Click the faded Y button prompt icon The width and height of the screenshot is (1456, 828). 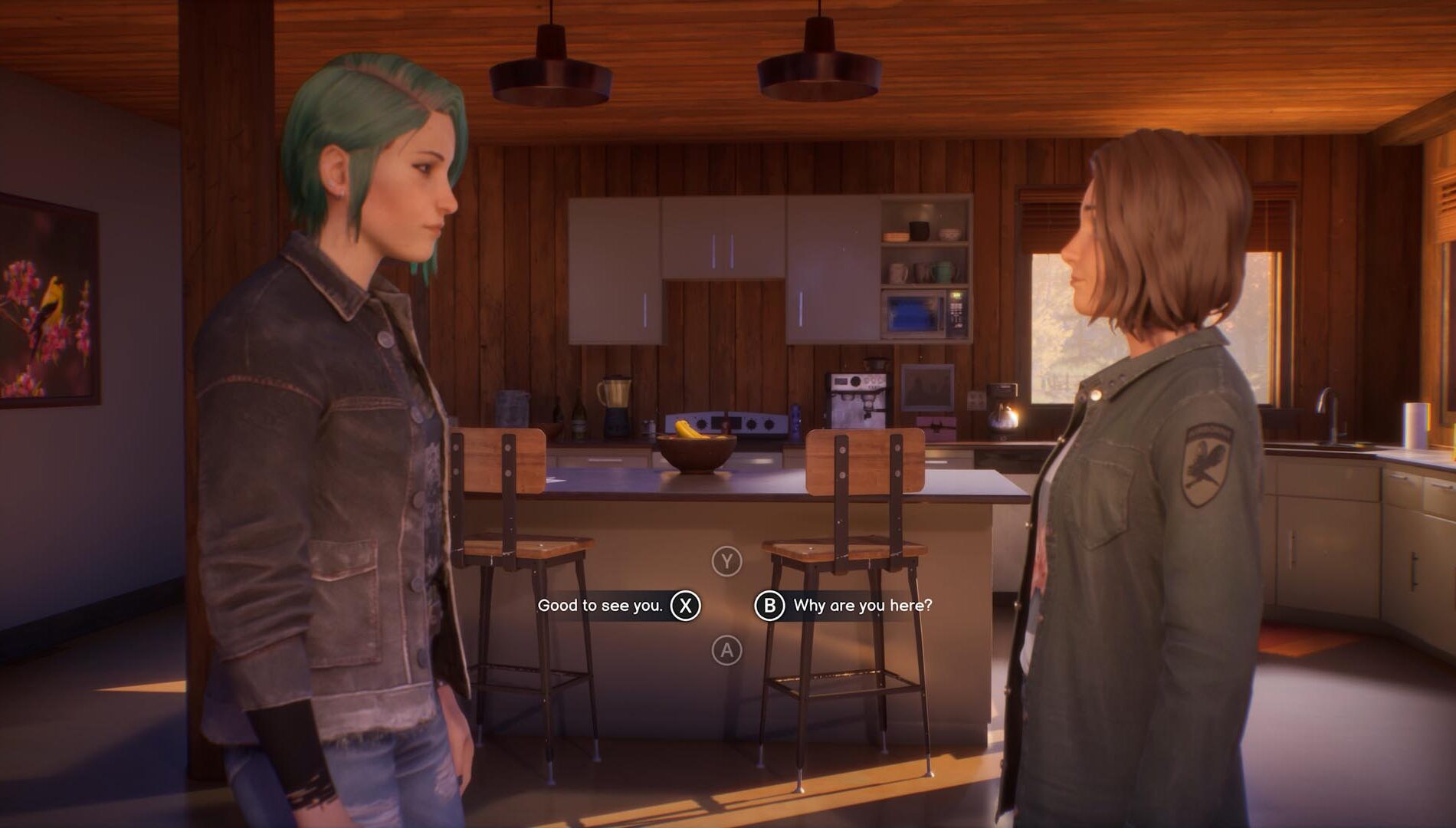coord(726,562)
